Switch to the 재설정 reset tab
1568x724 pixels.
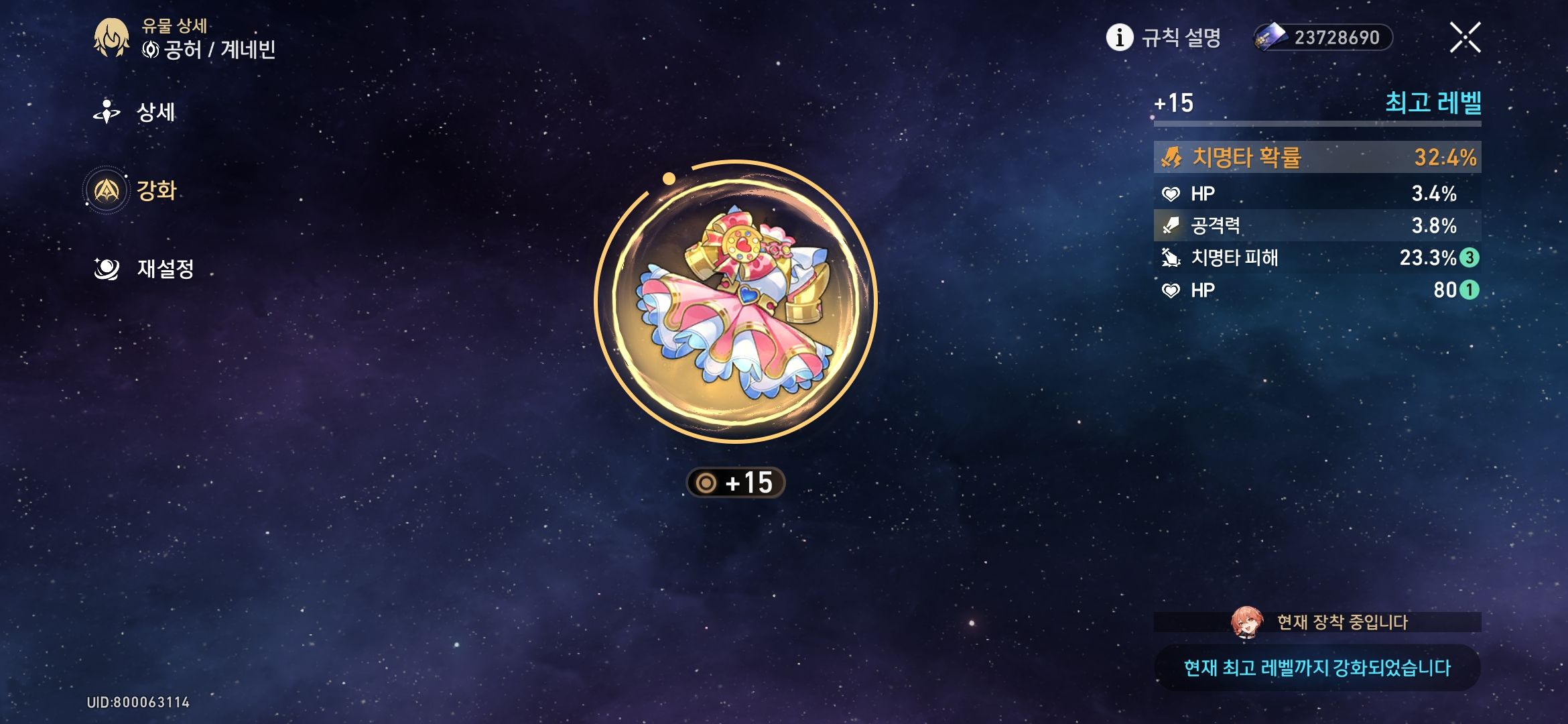coord(146,269)
